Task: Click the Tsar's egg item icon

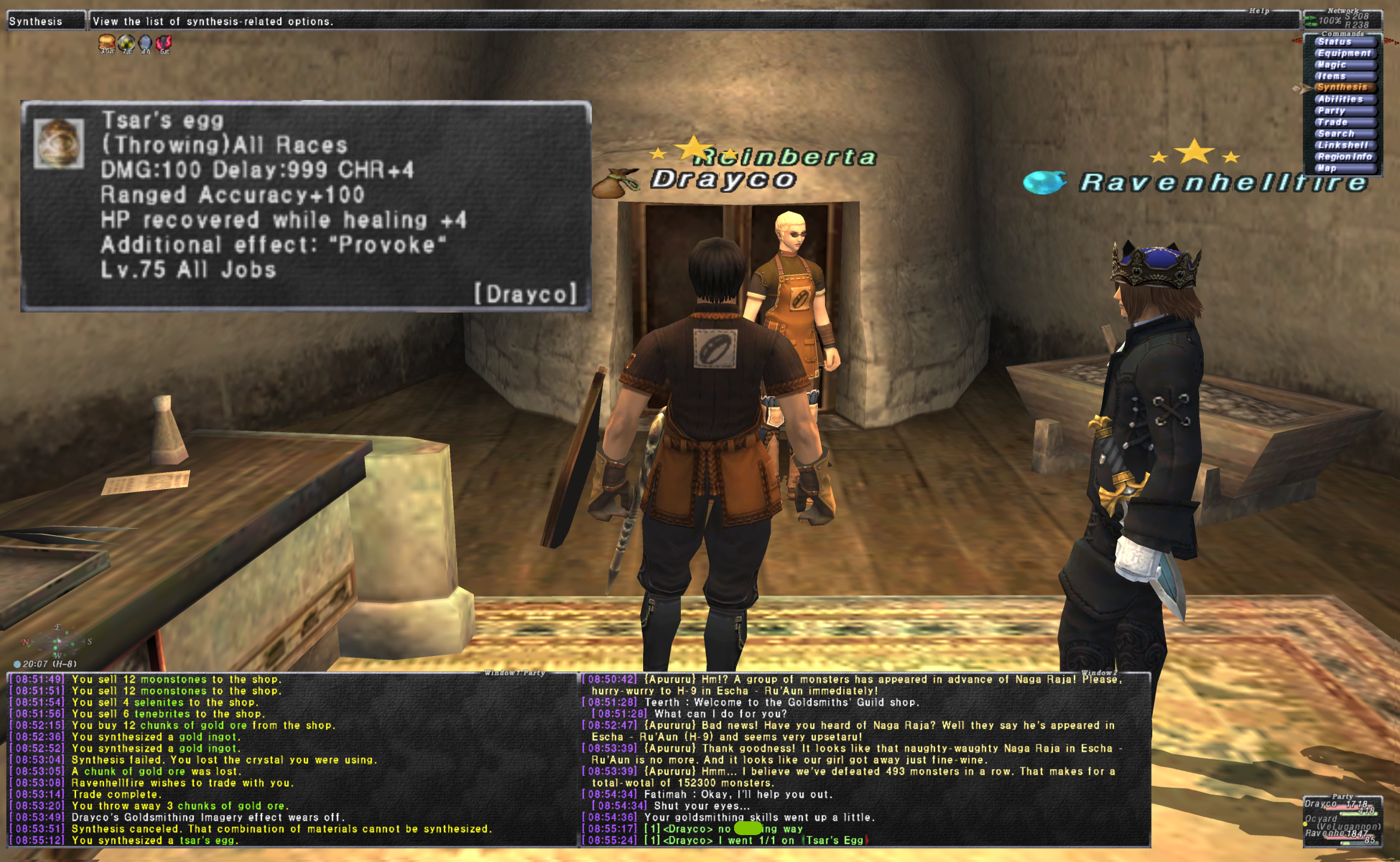Action: [x=59, y=144]
